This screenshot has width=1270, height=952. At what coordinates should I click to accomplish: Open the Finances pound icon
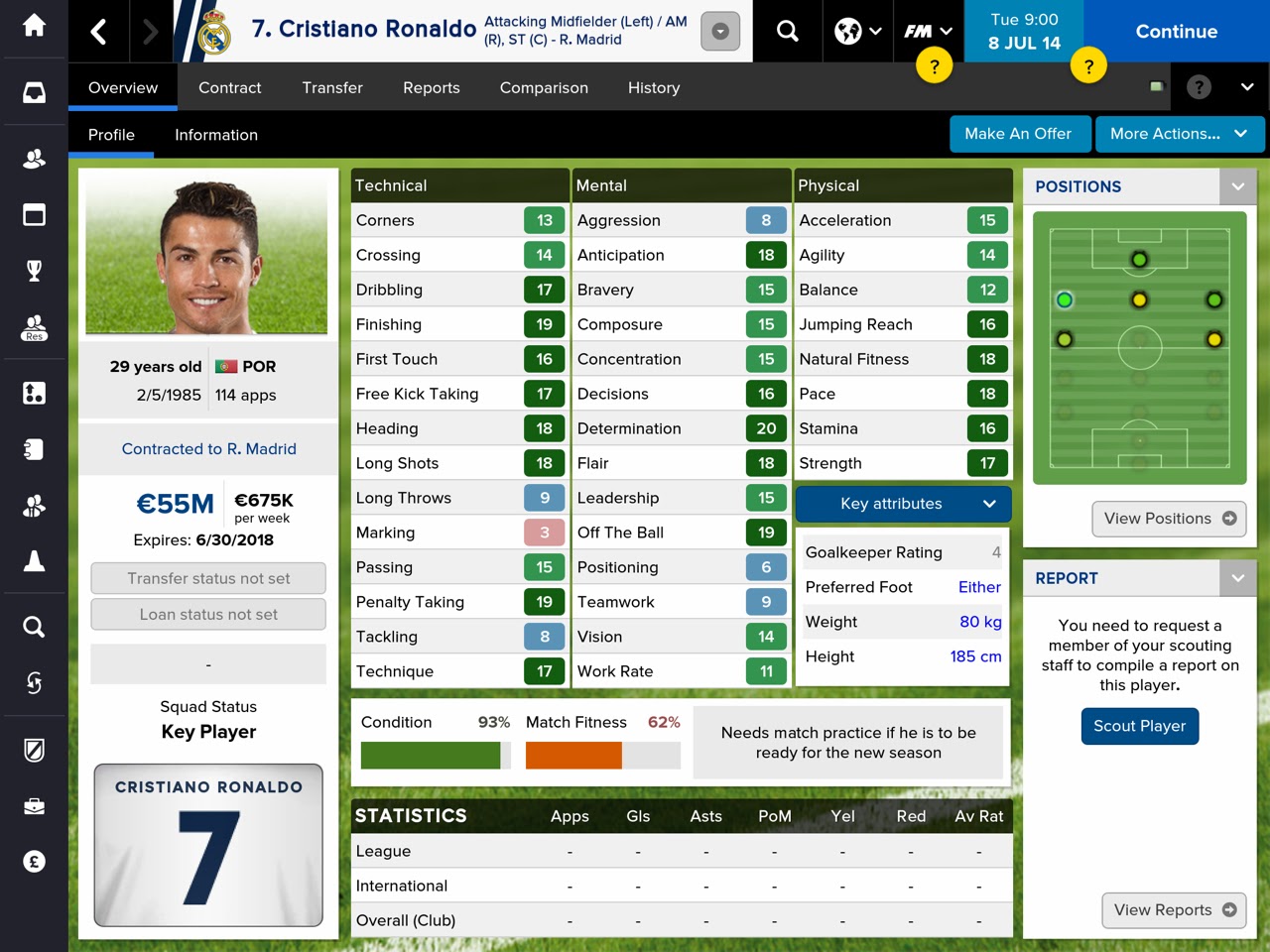click(x=35, y=861)
